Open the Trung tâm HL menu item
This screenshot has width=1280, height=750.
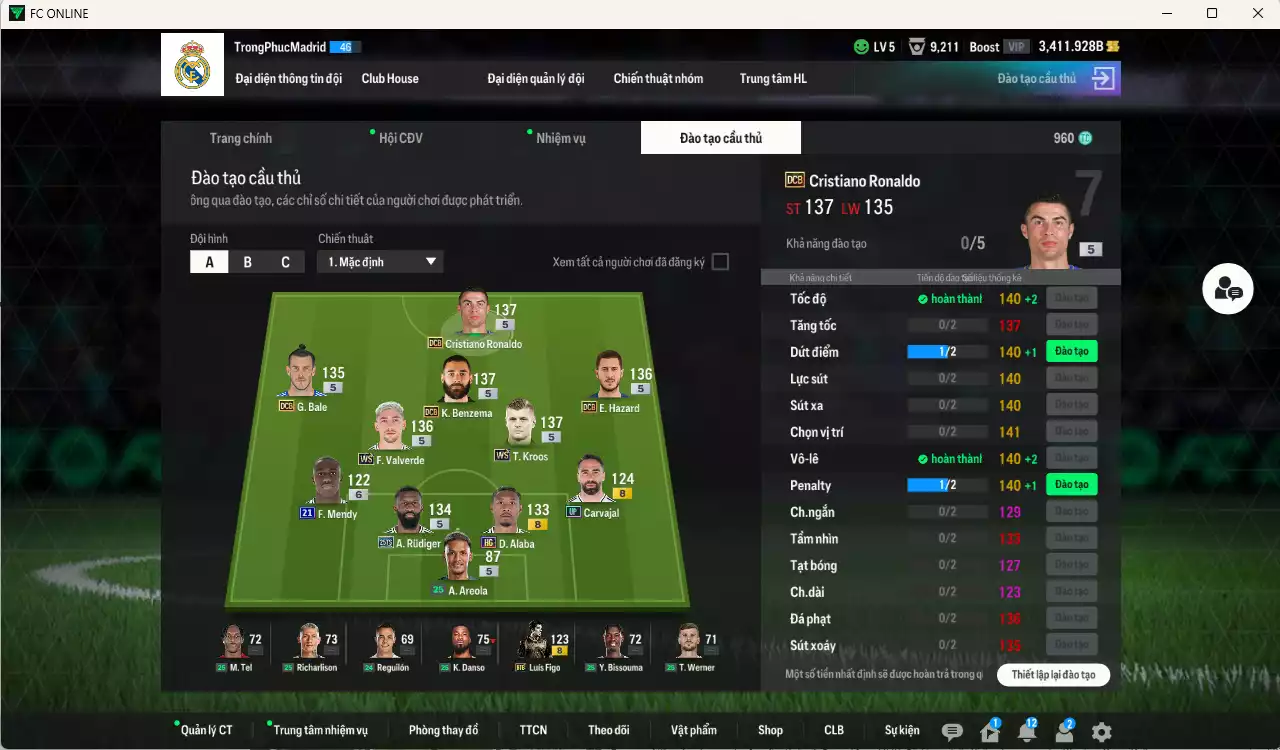click(x=772, y=78)
